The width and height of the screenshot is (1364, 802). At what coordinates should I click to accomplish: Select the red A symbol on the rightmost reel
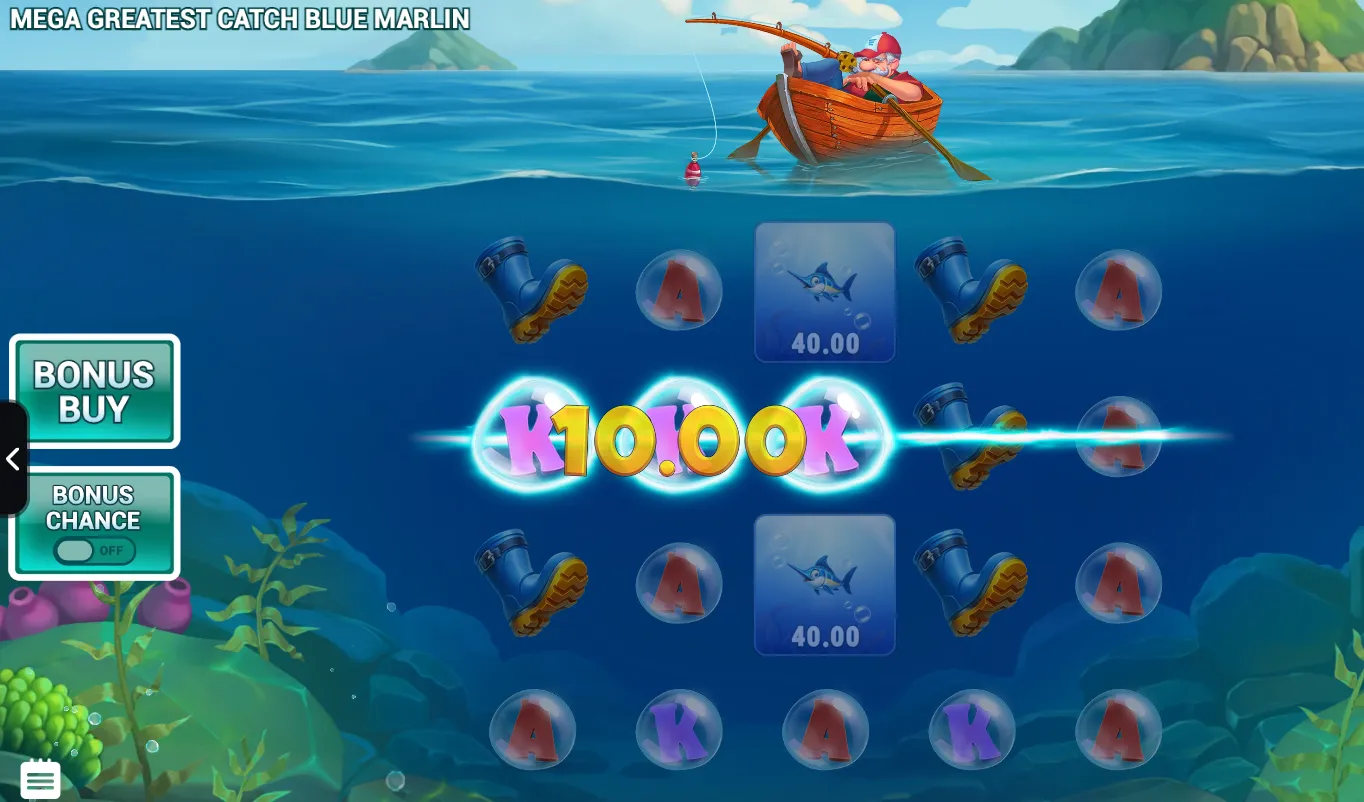(1117, 291)
